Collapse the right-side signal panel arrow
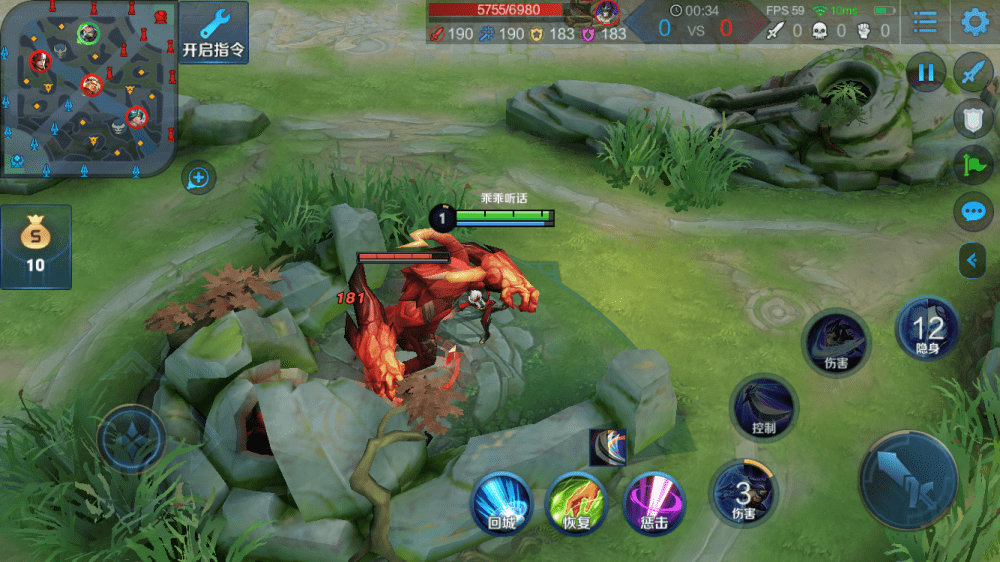The height and width of the screenshot is (562, 1000). (x=972, y=261)
